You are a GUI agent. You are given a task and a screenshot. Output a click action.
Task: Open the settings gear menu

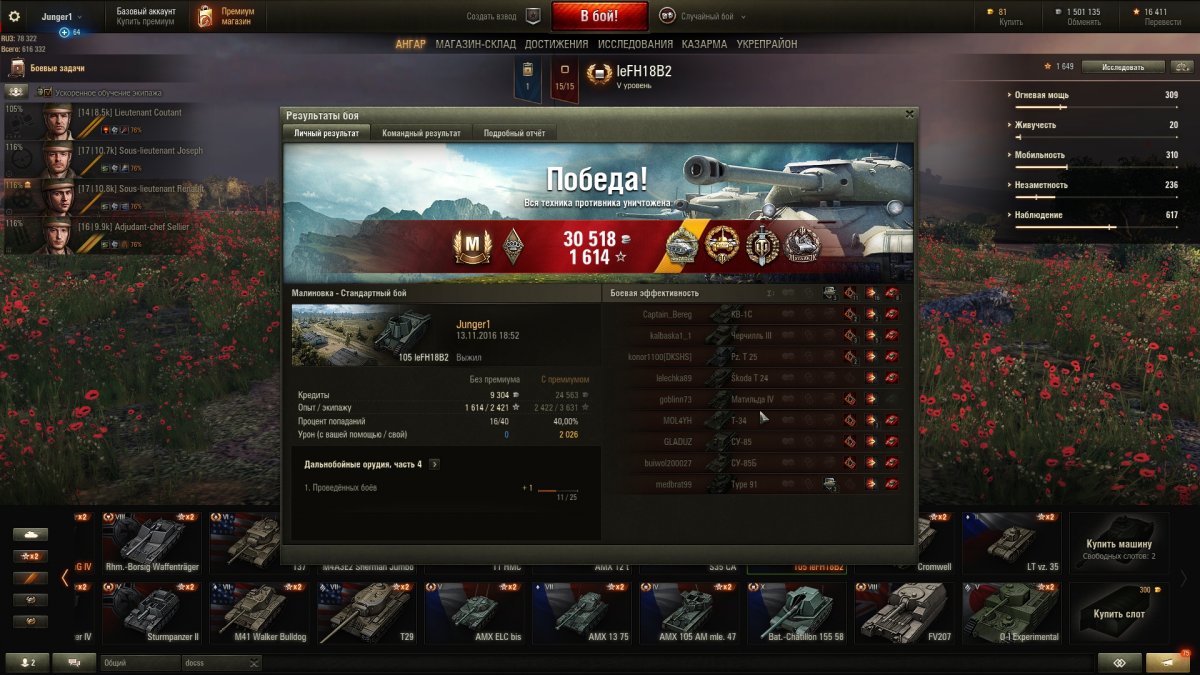click(14, 16)
